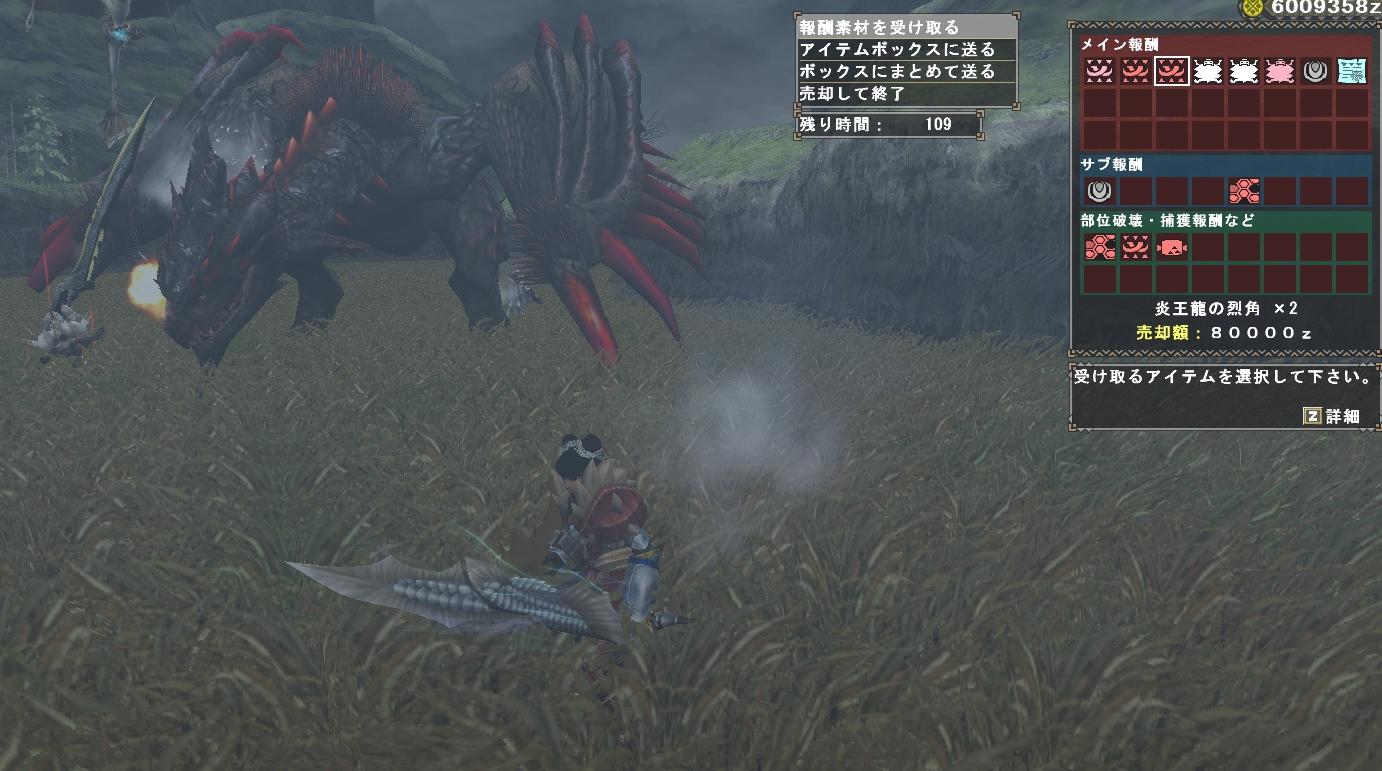
Task: Select the red sac item in break rewards
Action: pos(1171,247)
